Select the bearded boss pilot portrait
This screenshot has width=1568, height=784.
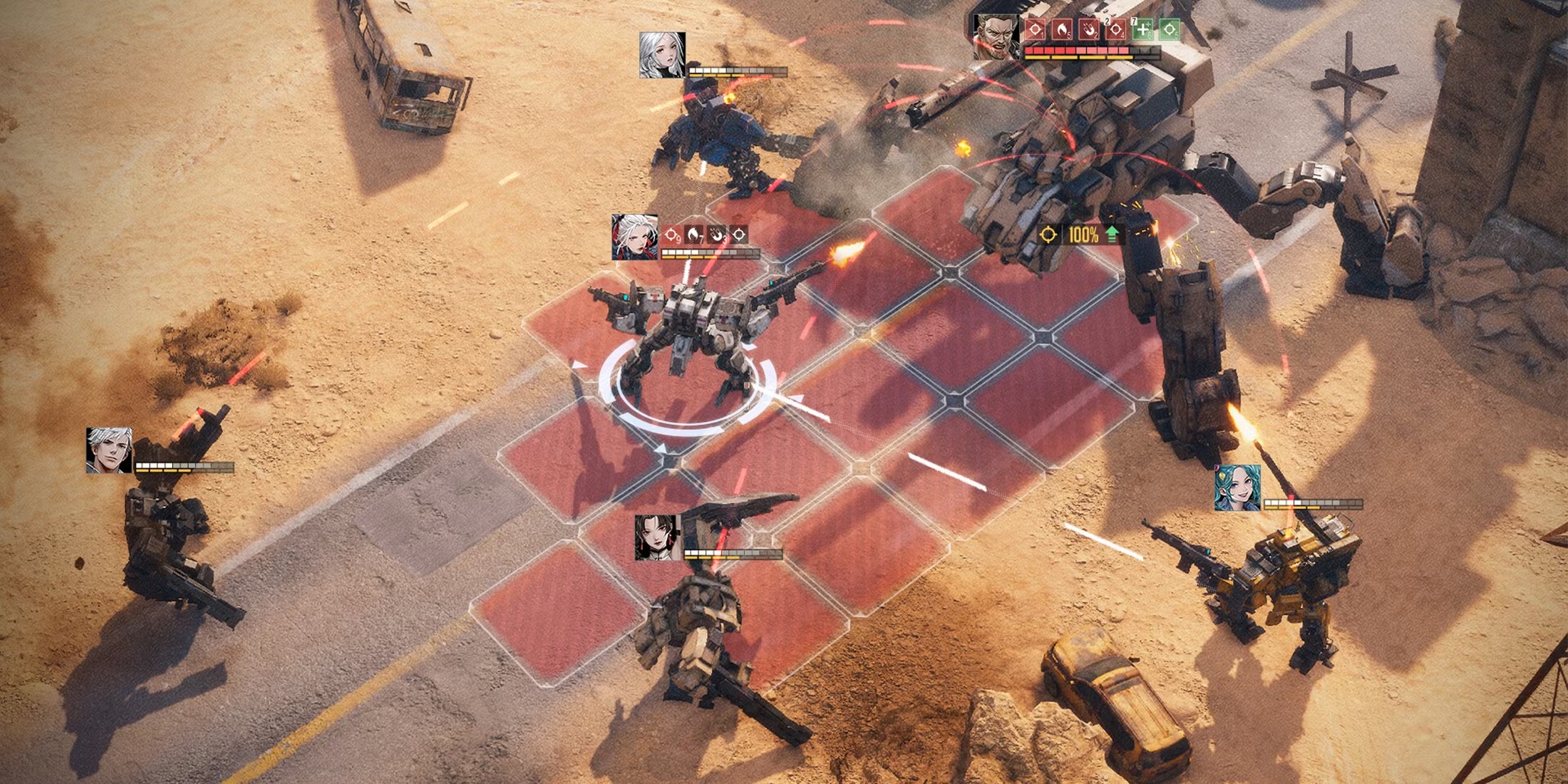[996, 36]
